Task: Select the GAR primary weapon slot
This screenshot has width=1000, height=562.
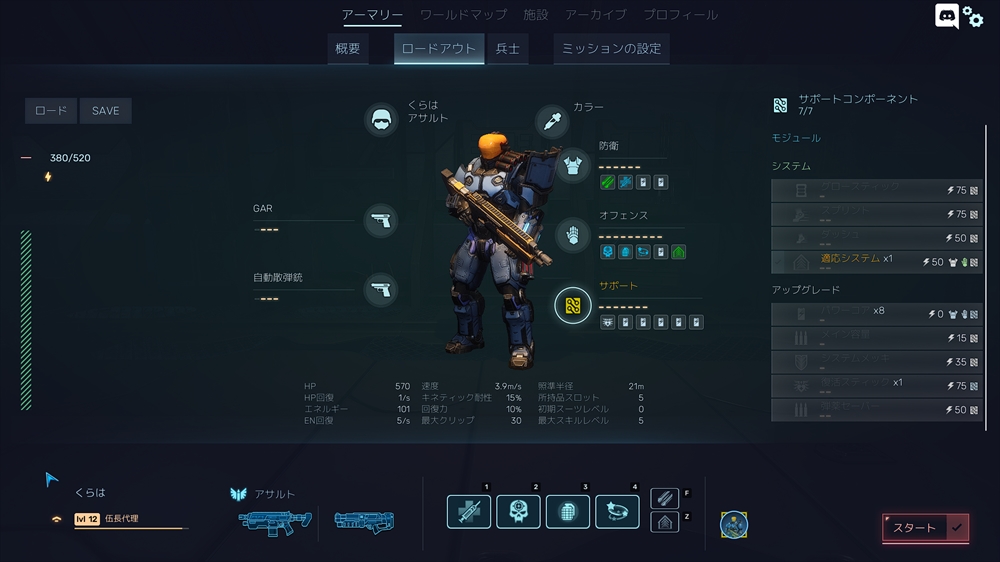Action: point(380,220)
